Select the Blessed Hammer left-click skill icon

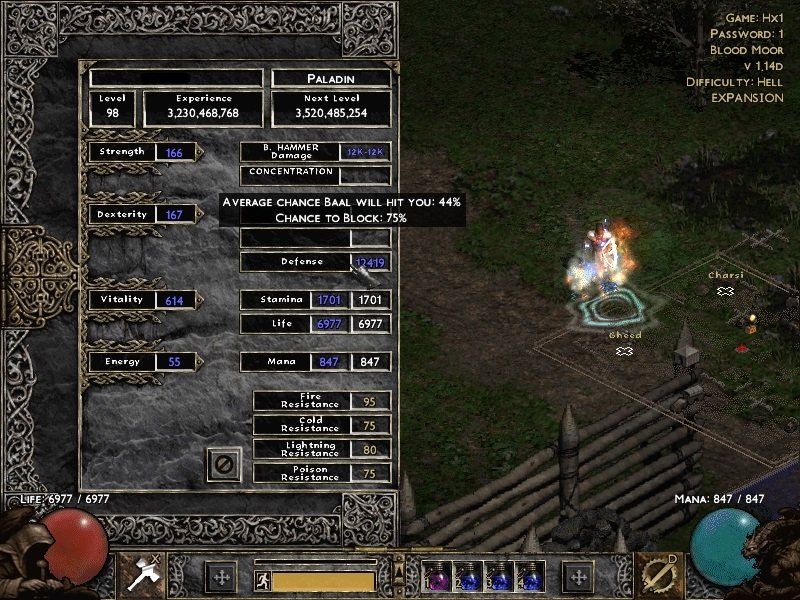coord(139,575)
